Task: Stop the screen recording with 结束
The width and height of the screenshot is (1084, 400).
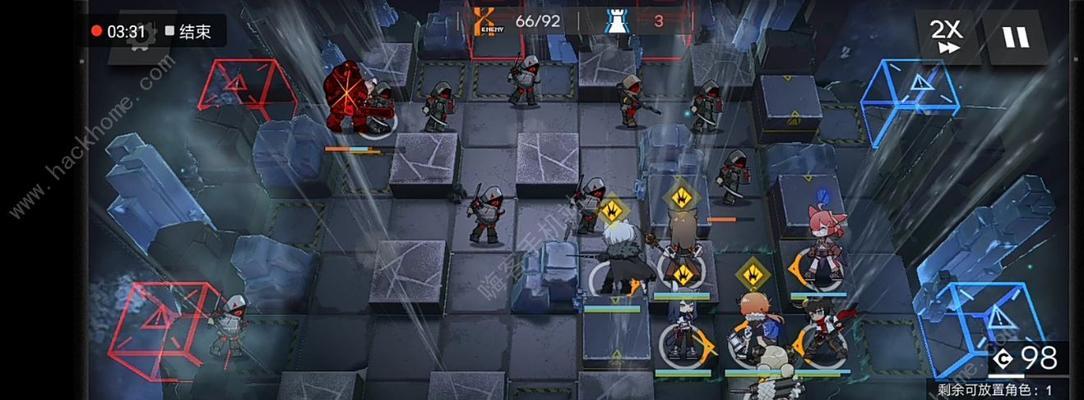Action: [190, 31]
